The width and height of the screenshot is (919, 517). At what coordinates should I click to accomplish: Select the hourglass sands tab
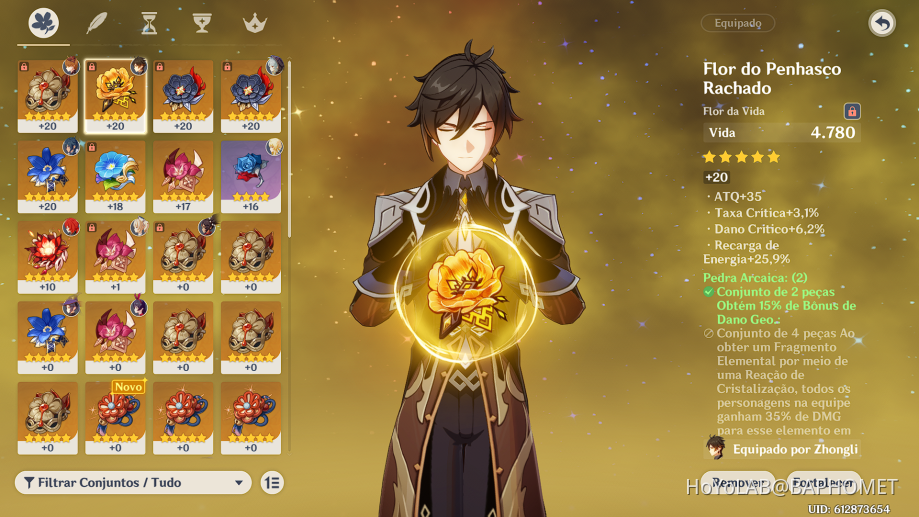149,23
